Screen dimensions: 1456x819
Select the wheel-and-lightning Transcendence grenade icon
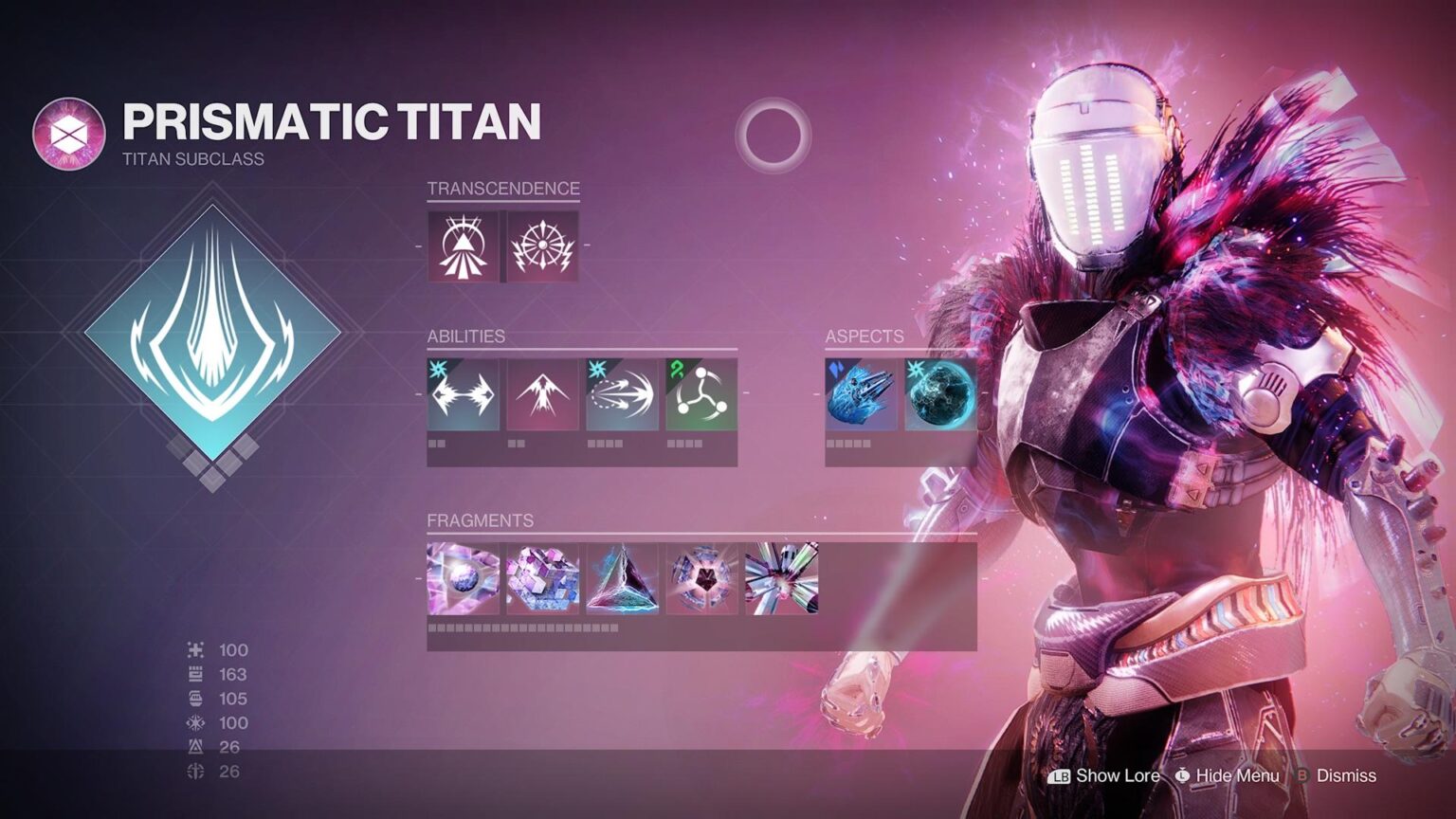(x=542, y=246)
